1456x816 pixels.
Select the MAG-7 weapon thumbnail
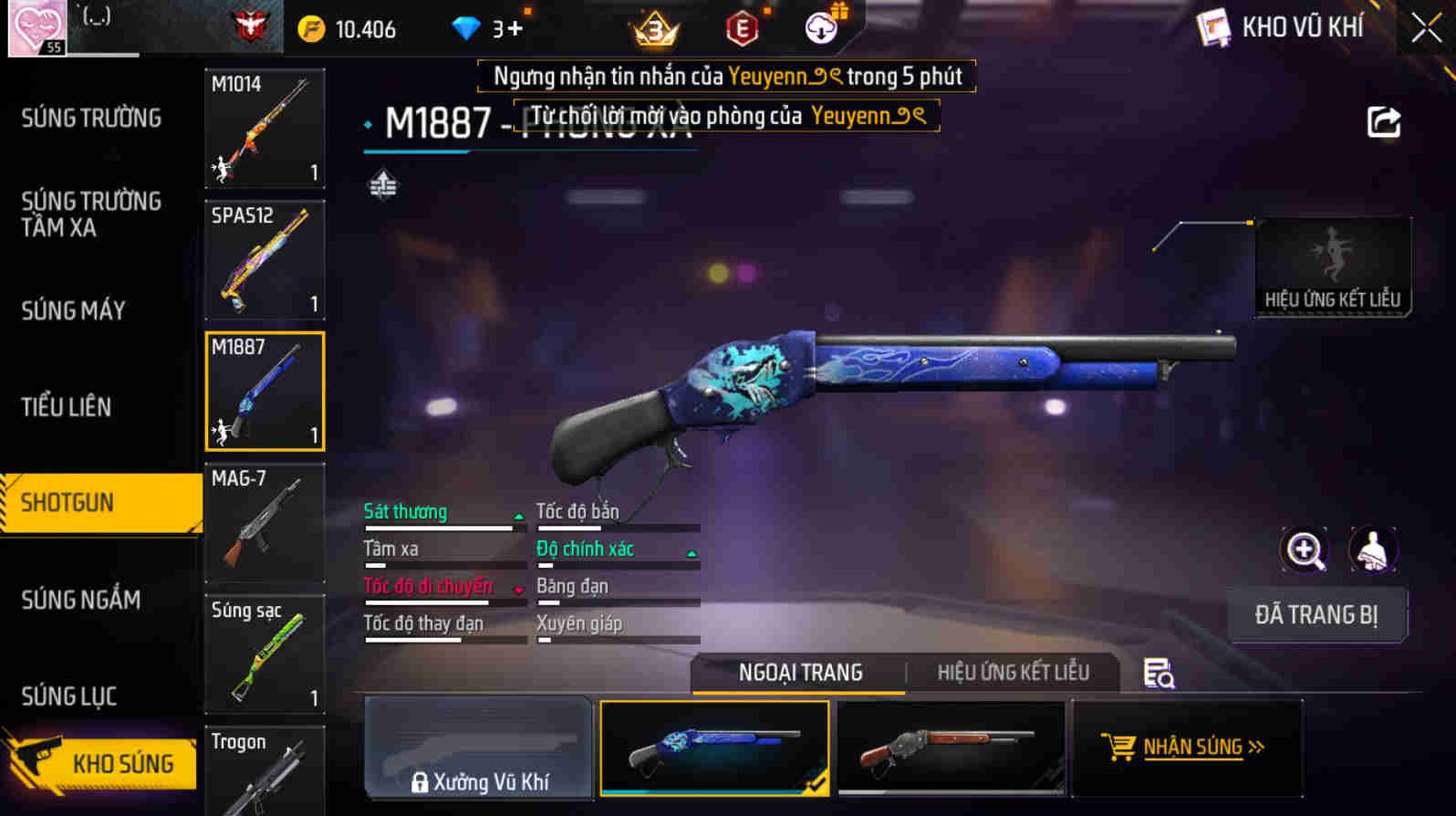point(264,522)
